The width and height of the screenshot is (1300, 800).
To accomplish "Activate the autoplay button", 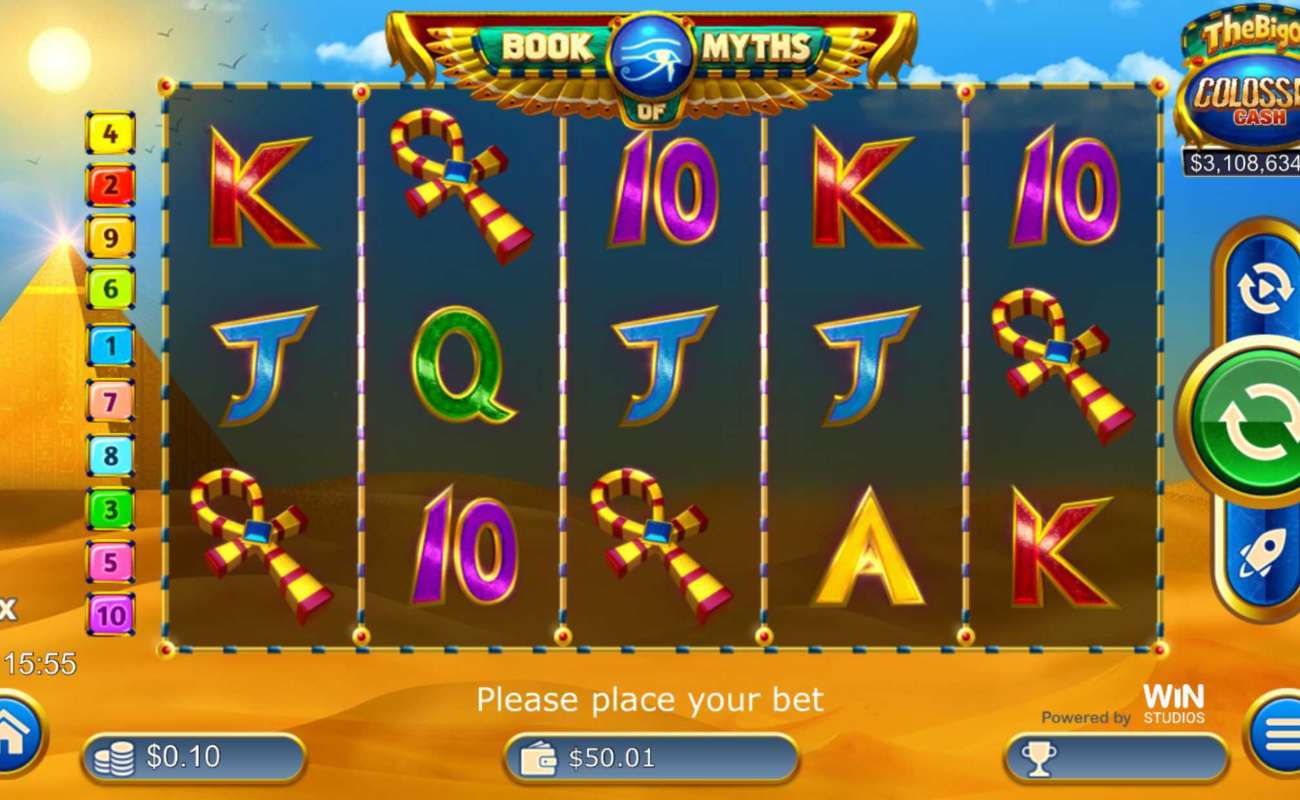I will [x=1263, y=289].
